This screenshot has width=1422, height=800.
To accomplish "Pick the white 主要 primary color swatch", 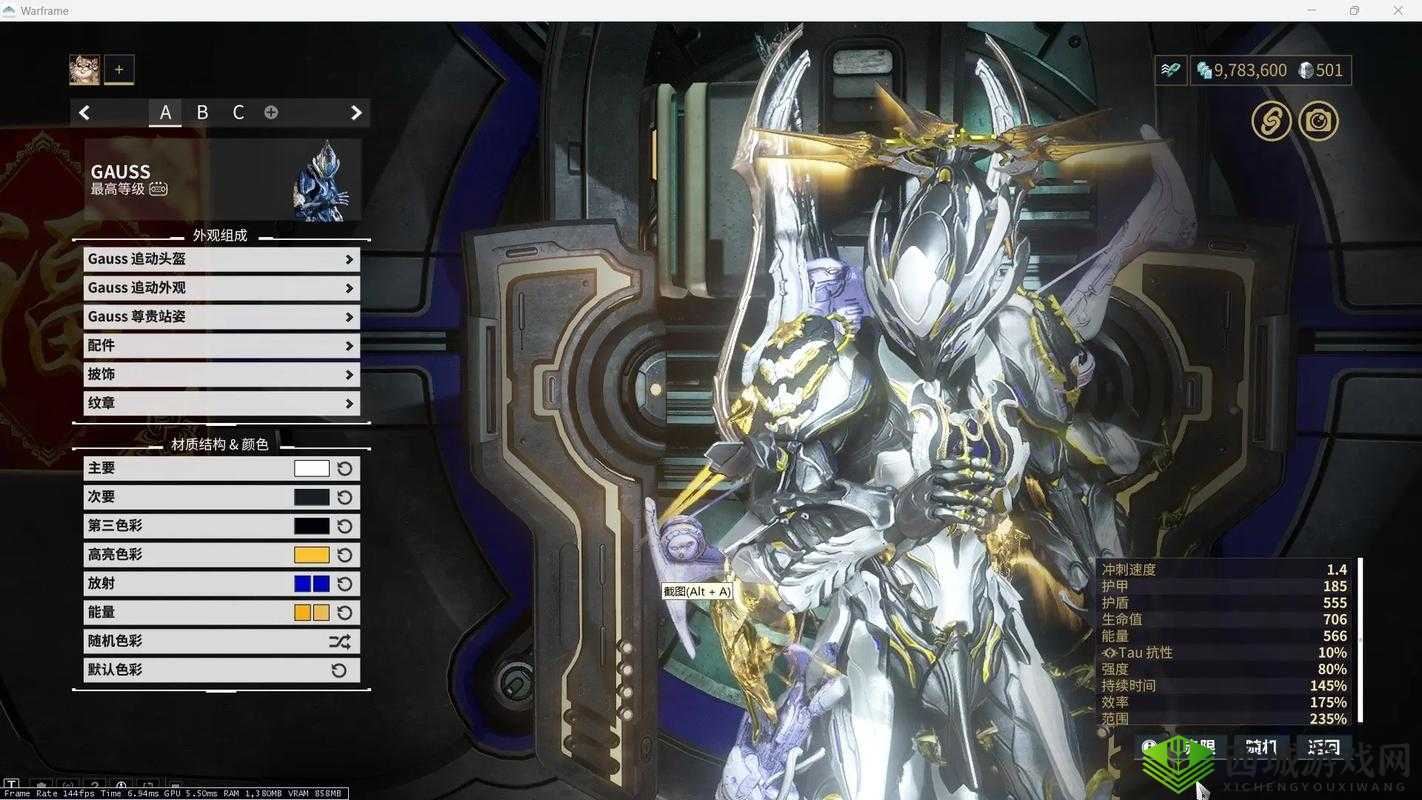I will (311, 468).
